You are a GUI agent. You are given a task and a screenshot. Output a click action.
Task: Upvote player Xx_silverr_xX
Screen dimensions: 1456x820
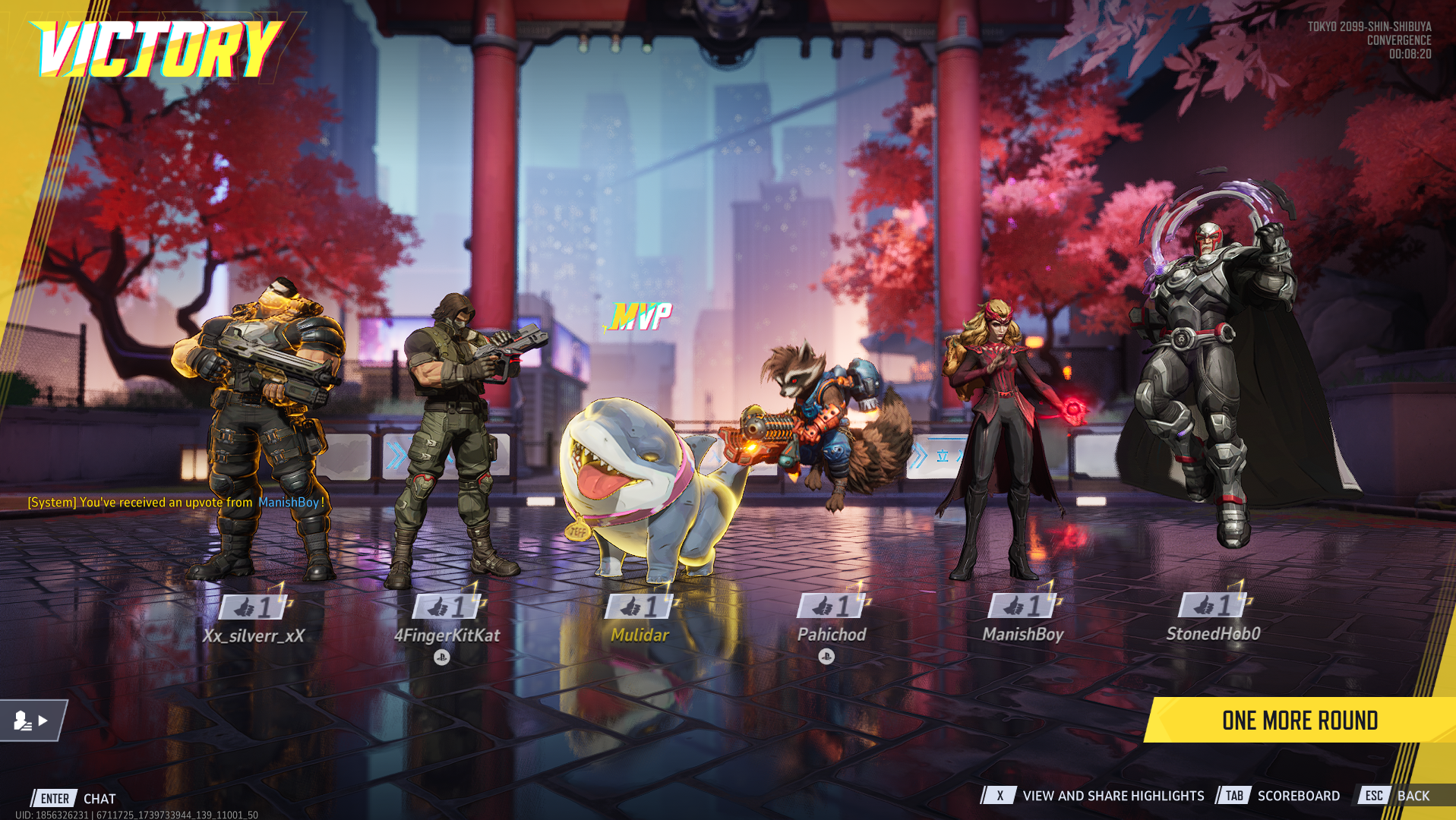point(254,607)
